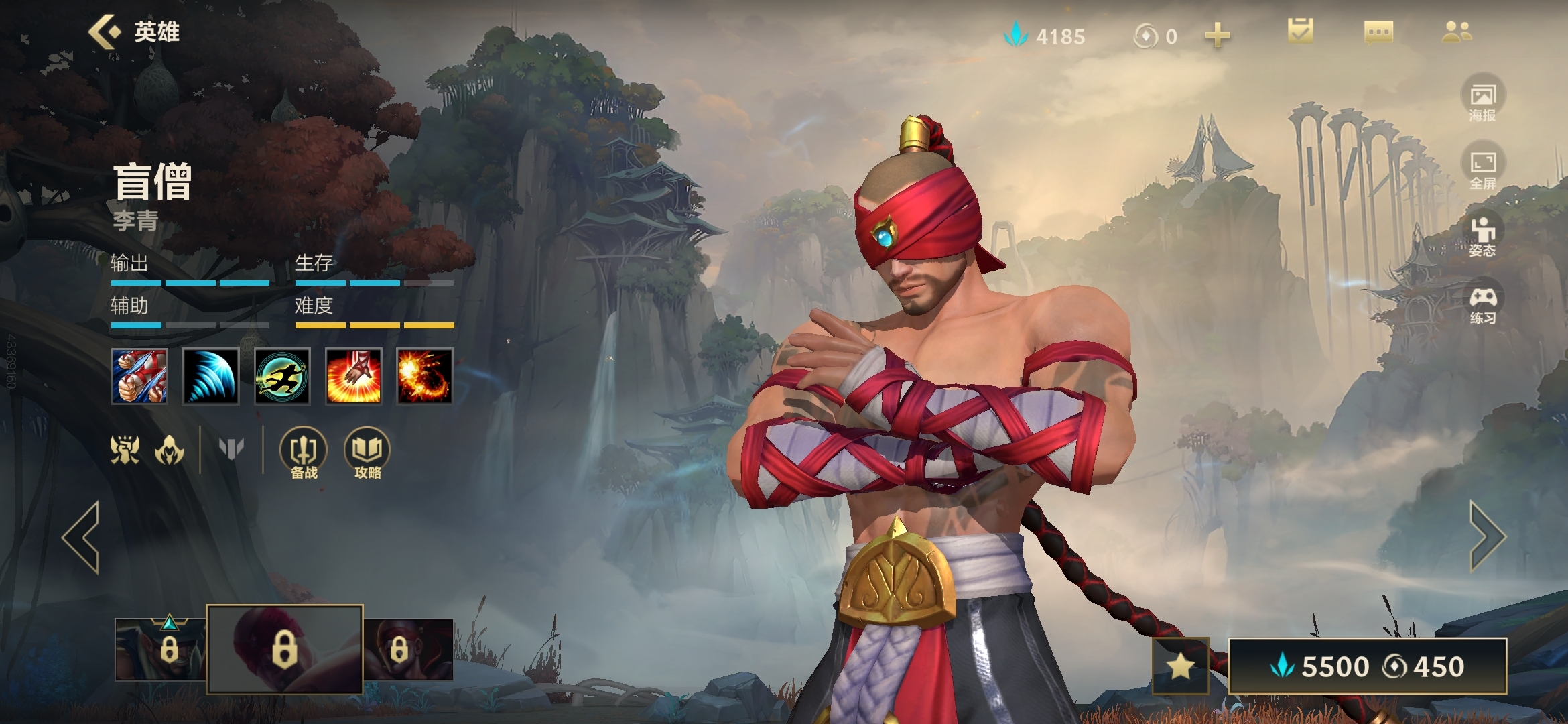
Task: View the 海报 poster art
Action: [x=1482, y=99]
